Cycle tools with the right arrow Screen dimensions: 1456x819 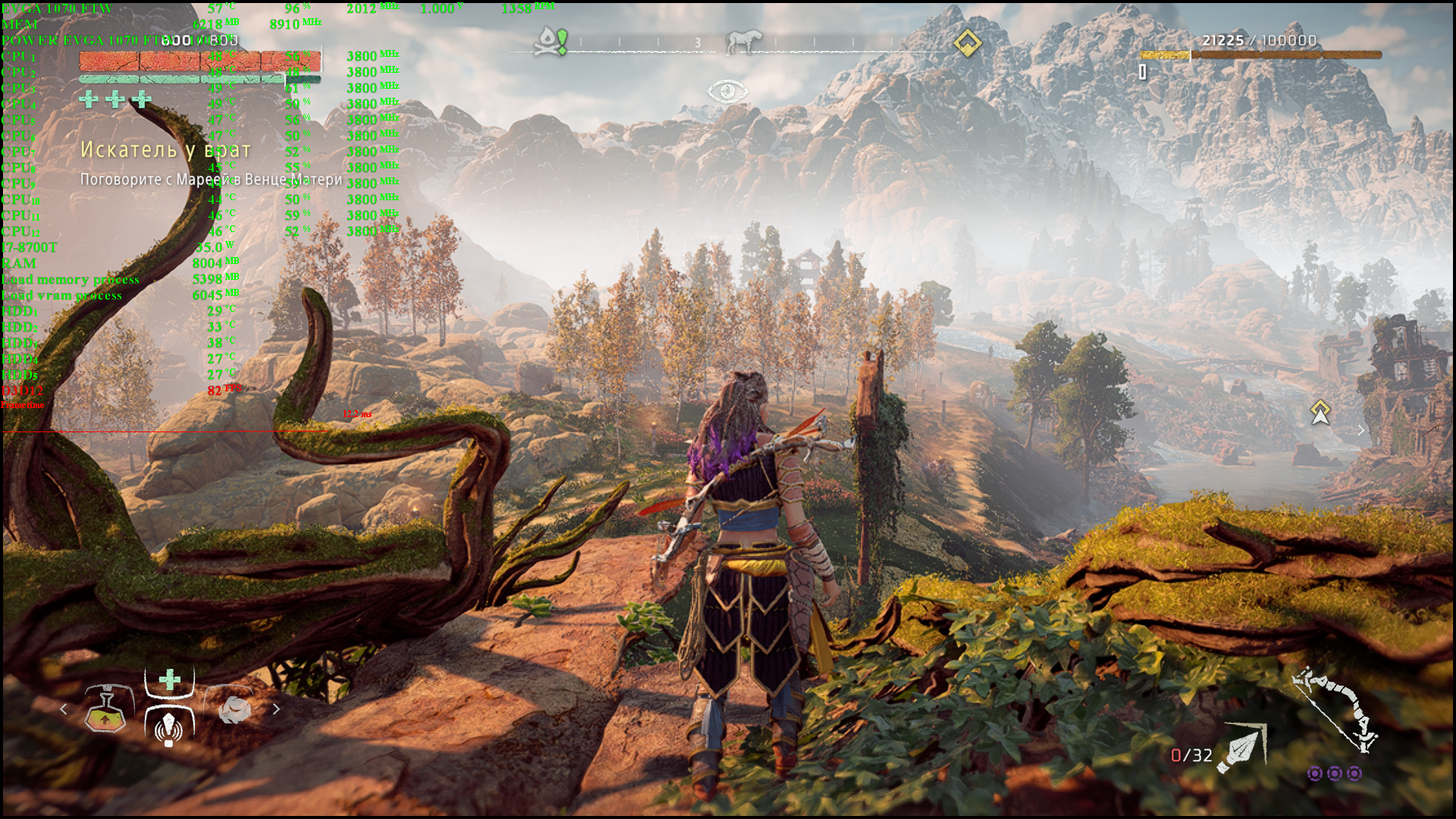pos(276,709)
